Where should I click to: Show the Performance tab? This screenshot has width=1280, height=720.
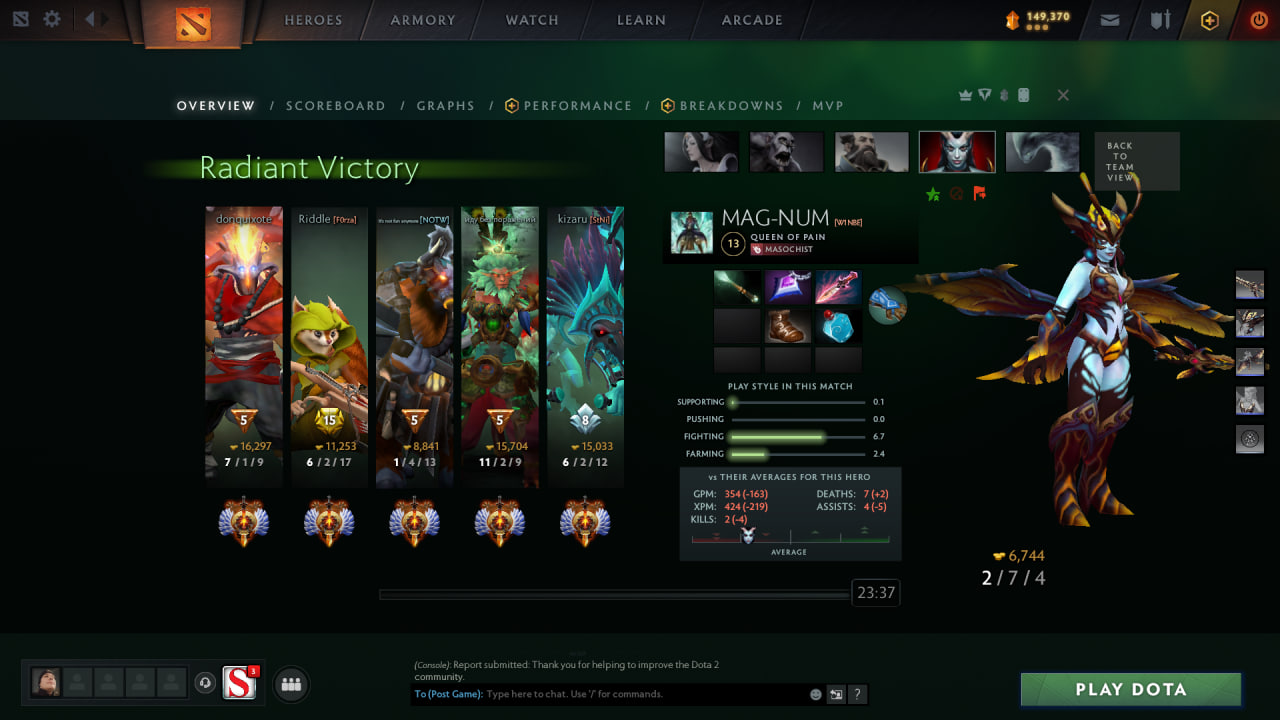pyautogui.click(x=577, y=106)
